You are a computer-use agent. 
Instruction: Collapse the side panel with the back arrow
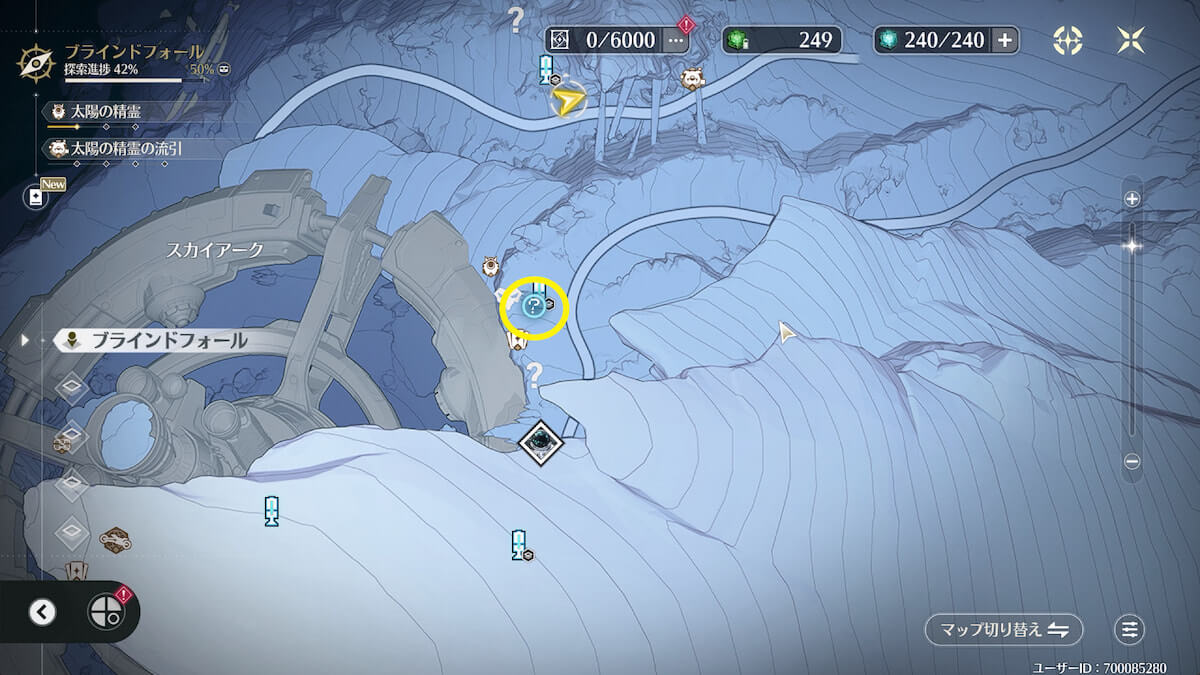[x=42, y=612]
